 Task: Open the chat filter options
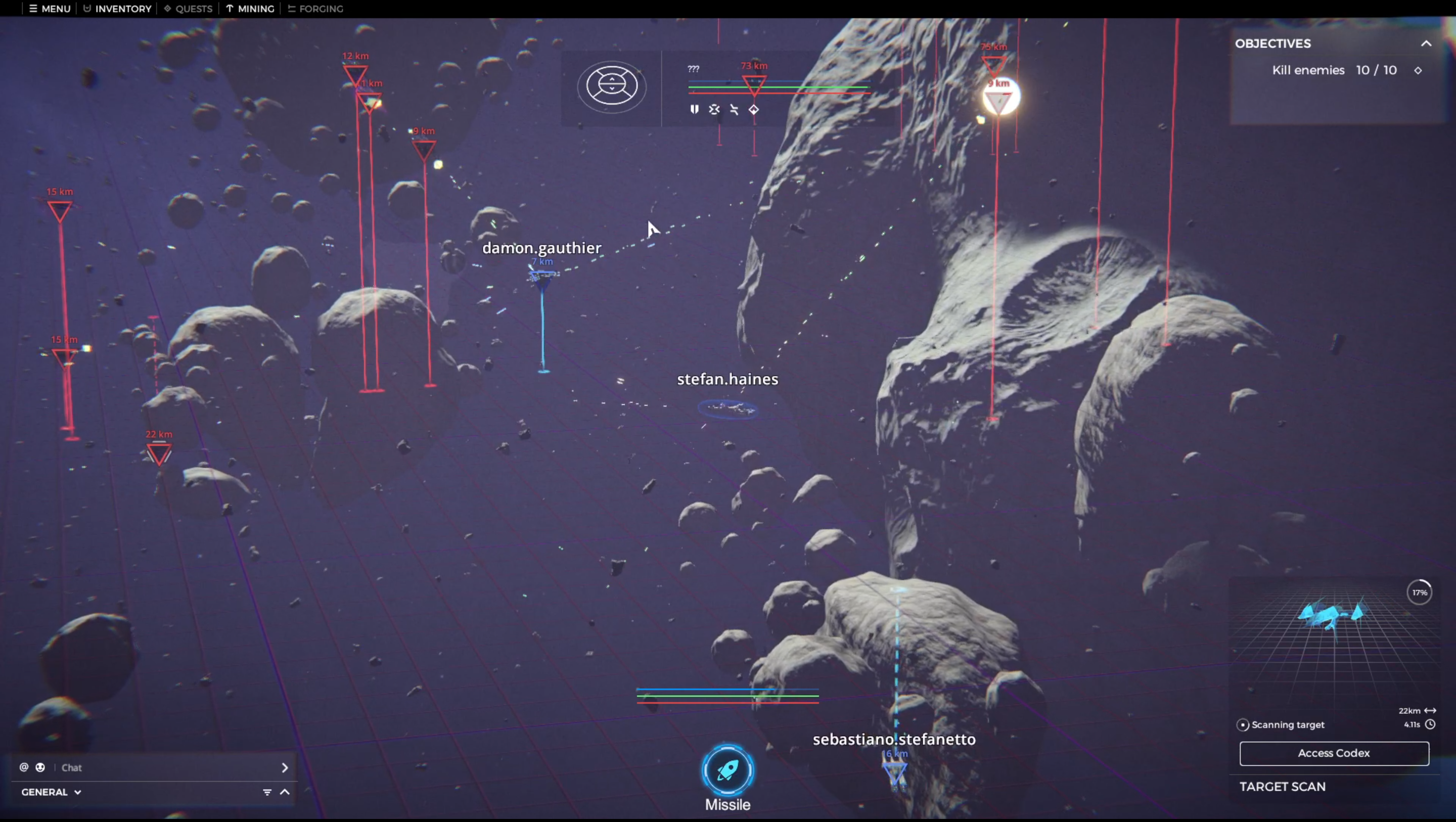[x=267, y=792]
